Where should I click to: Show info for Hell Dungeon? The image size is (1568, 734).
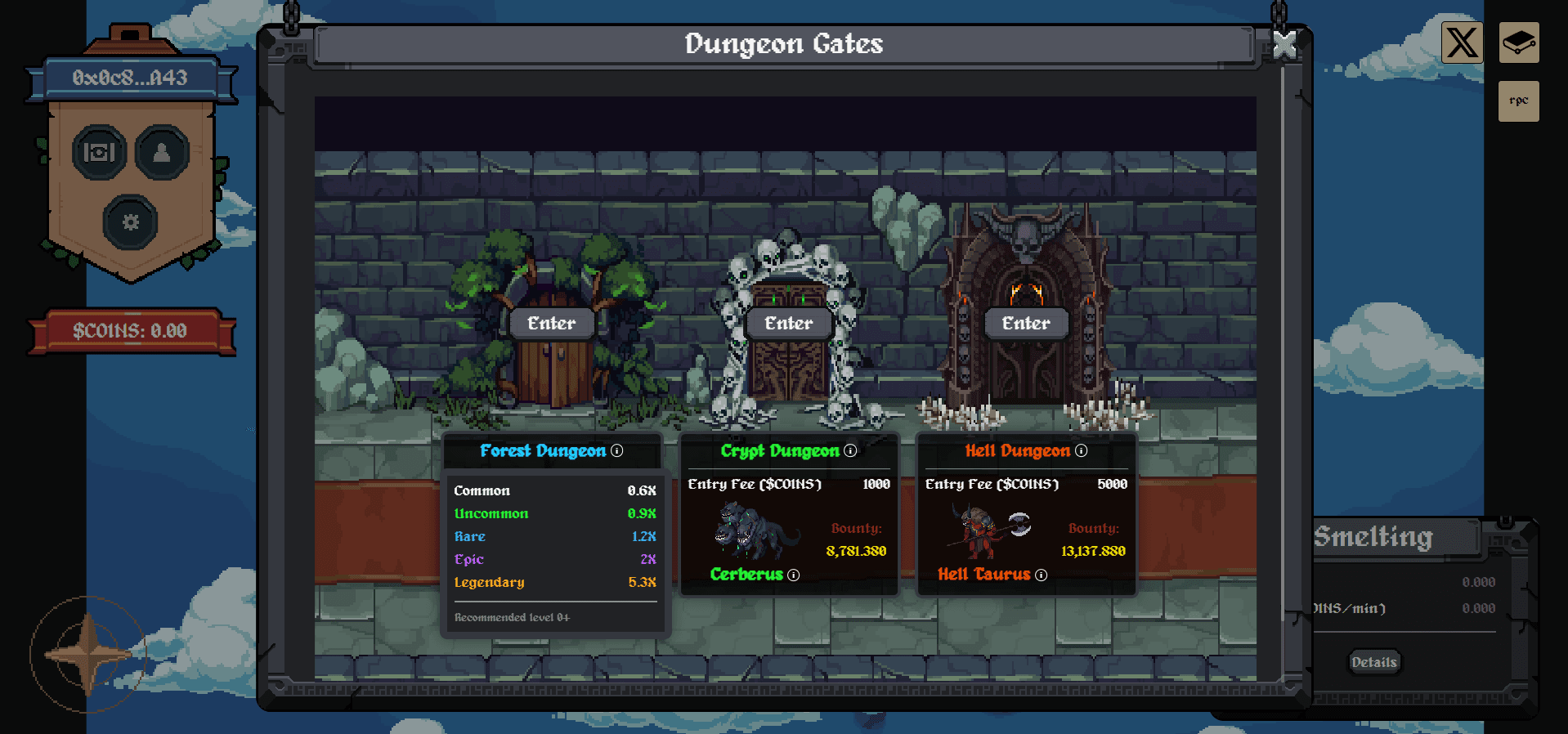point(1081,450)
